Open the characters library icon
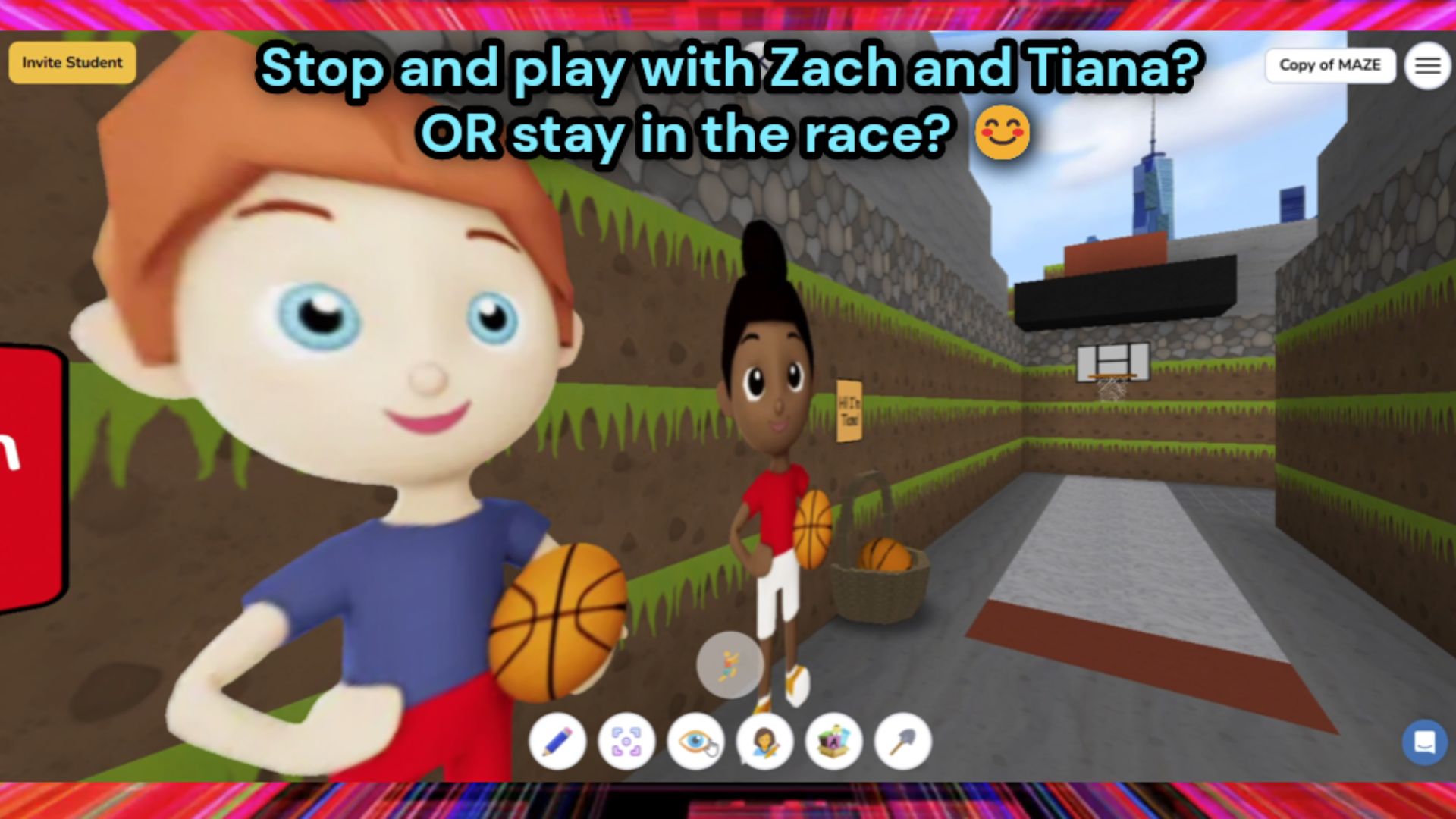 click(x=764, y=742)
